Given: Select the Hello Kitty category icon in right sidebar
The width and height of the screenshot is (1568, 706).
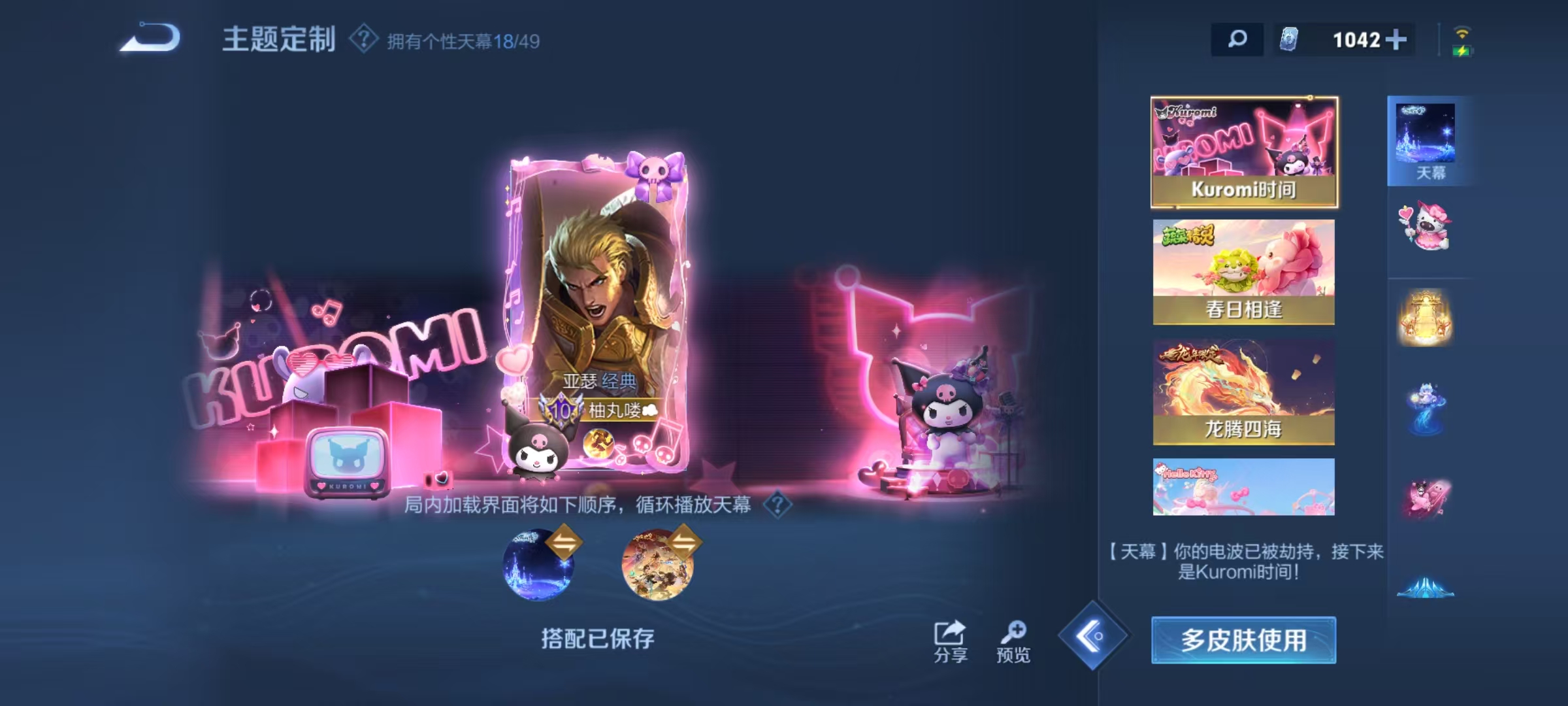Looking at the screenshot, I should click(x=1426, y=226).
